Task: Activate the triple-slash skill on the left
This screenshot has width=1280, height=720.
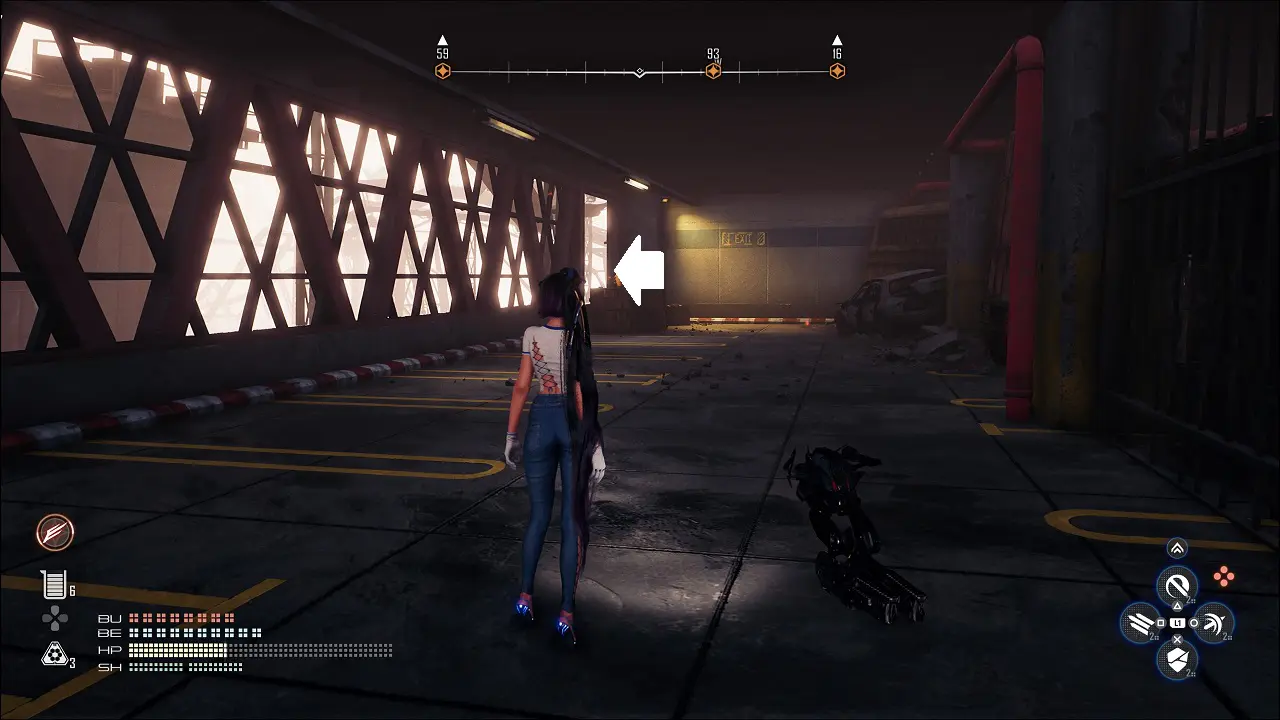Action: click(1140, 623)
